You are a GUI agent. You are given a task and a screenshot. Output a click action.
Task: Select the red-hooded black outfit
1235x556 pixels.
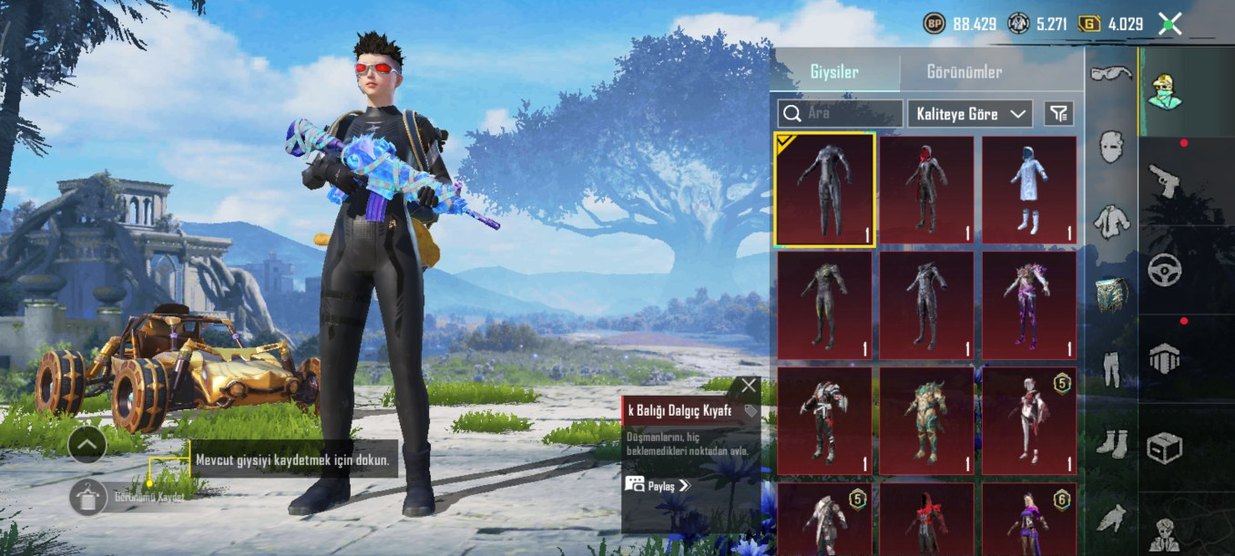click(x=926, y=190)
